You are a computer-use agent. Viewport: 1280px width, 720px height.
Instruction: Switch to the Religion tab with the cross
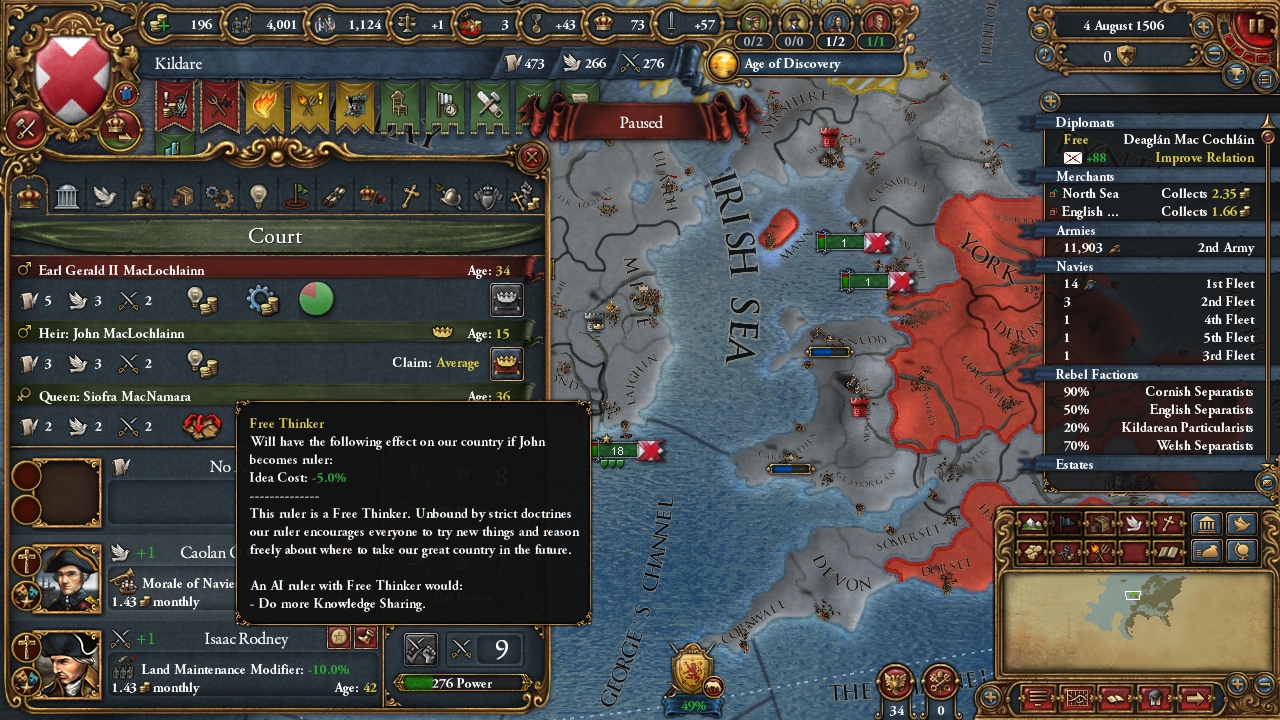(x=409, y=196)
